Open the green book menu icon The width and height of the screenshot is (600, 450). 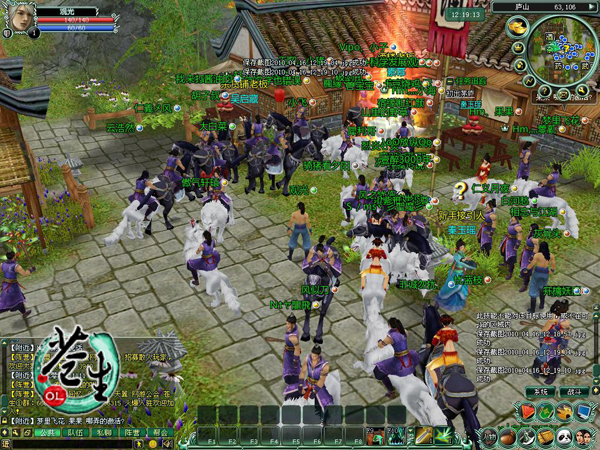pos(546,411)
